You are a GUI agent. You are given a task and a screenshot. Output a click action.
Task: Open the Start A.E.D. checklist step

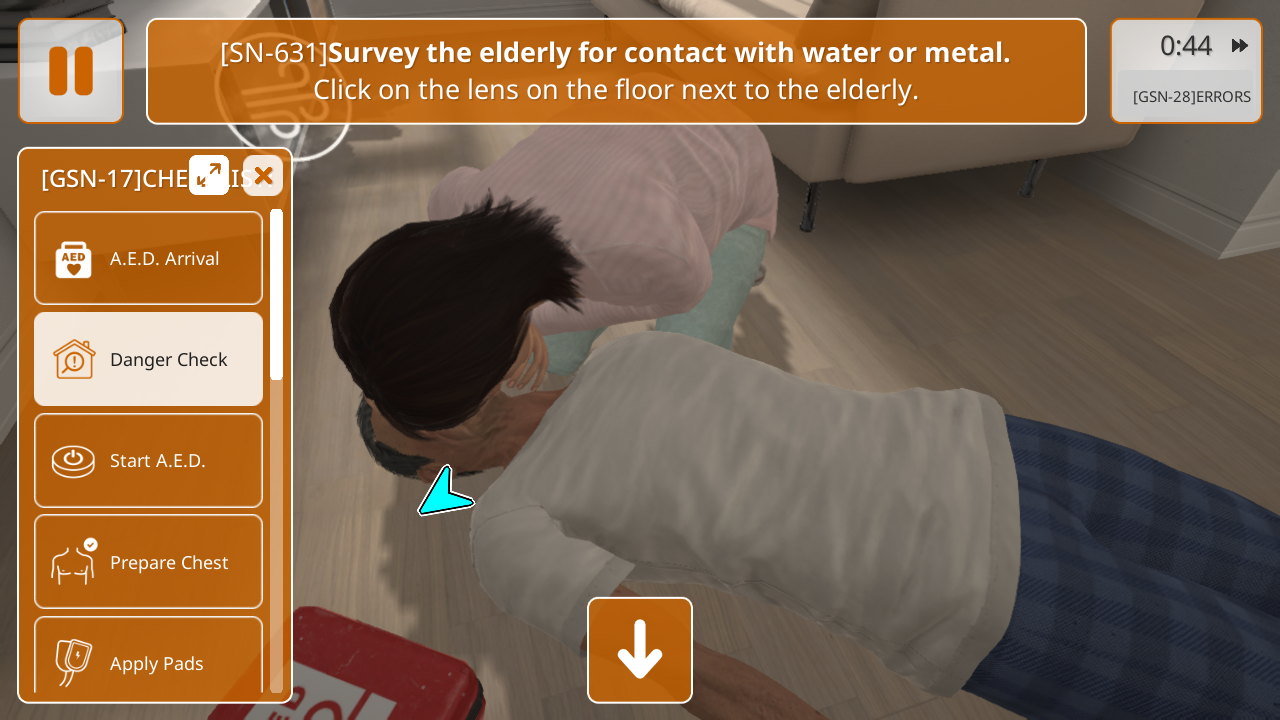(149, 460)
